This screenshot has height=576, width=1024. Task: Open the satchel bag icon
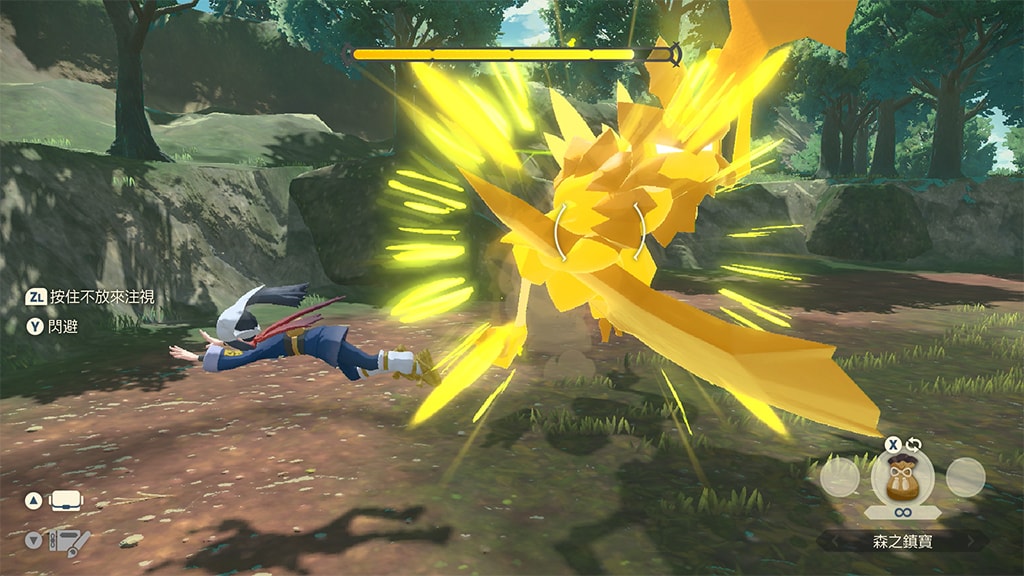coord(67,500)
